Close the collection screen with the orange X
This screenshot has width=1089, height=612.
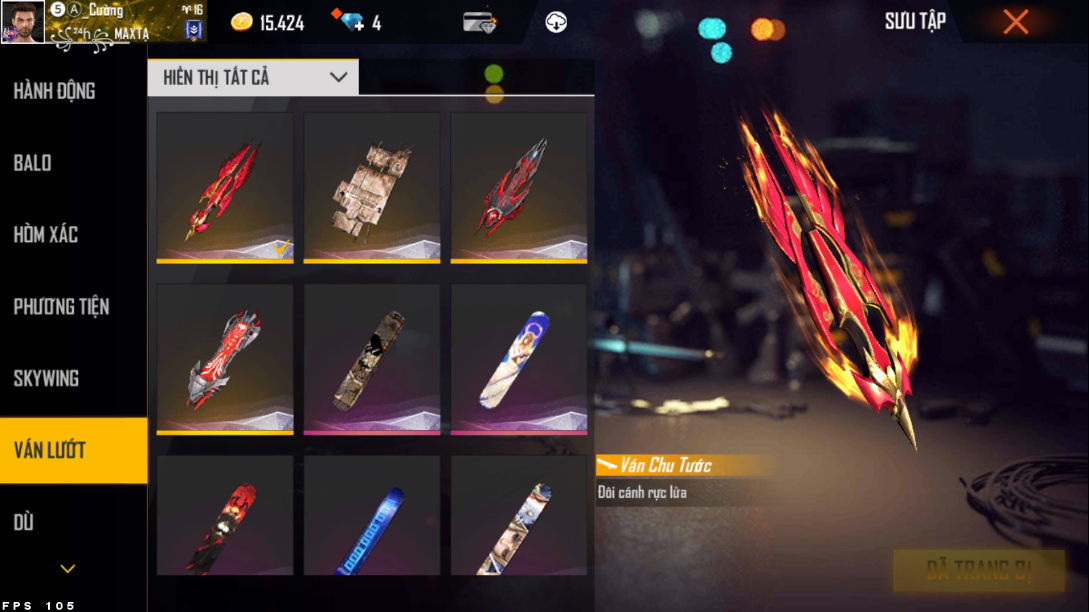pos(1015,22)
